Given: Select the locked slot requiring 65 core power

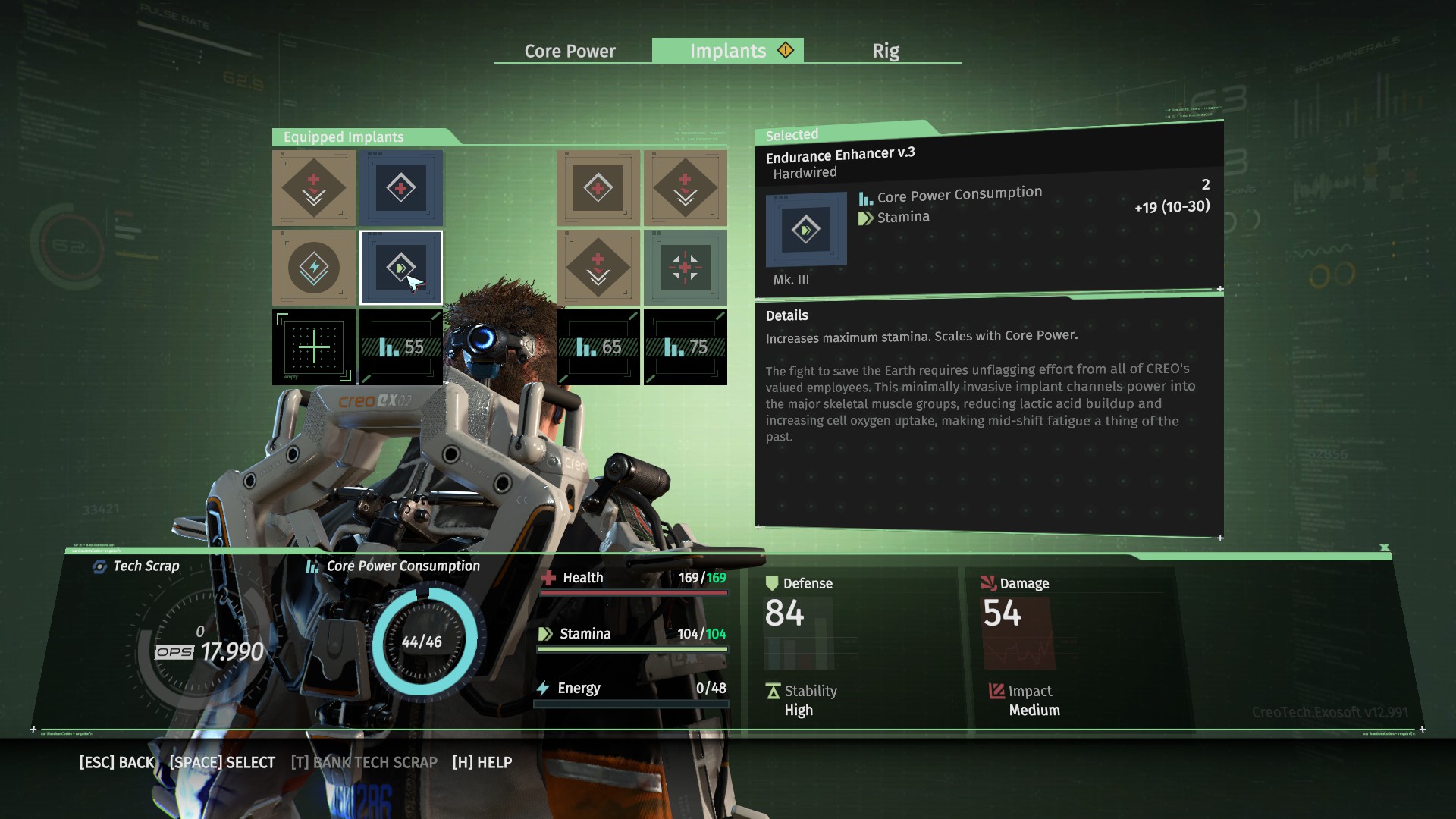Looking at the screenshot, I should (598, 347).
